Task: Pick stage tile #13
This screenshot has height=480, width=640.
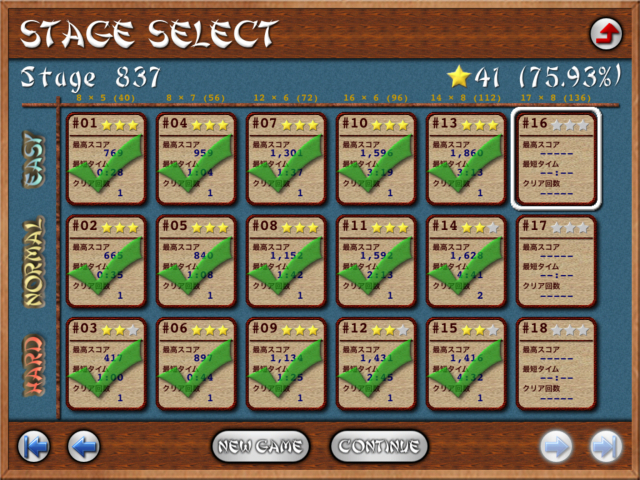Action: [x=467, y=159]
